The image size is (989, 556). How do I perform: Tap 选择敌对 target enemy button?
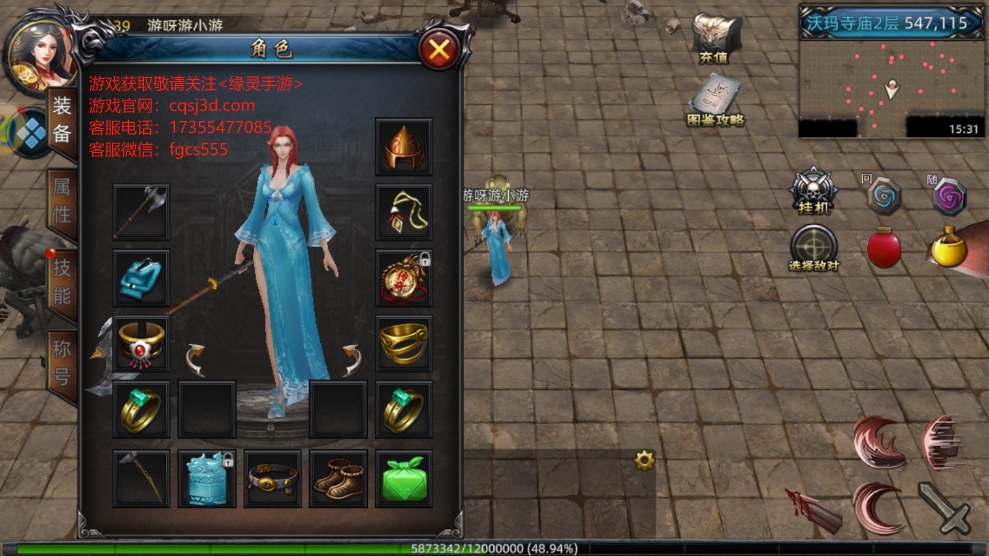tap(814, 248)
